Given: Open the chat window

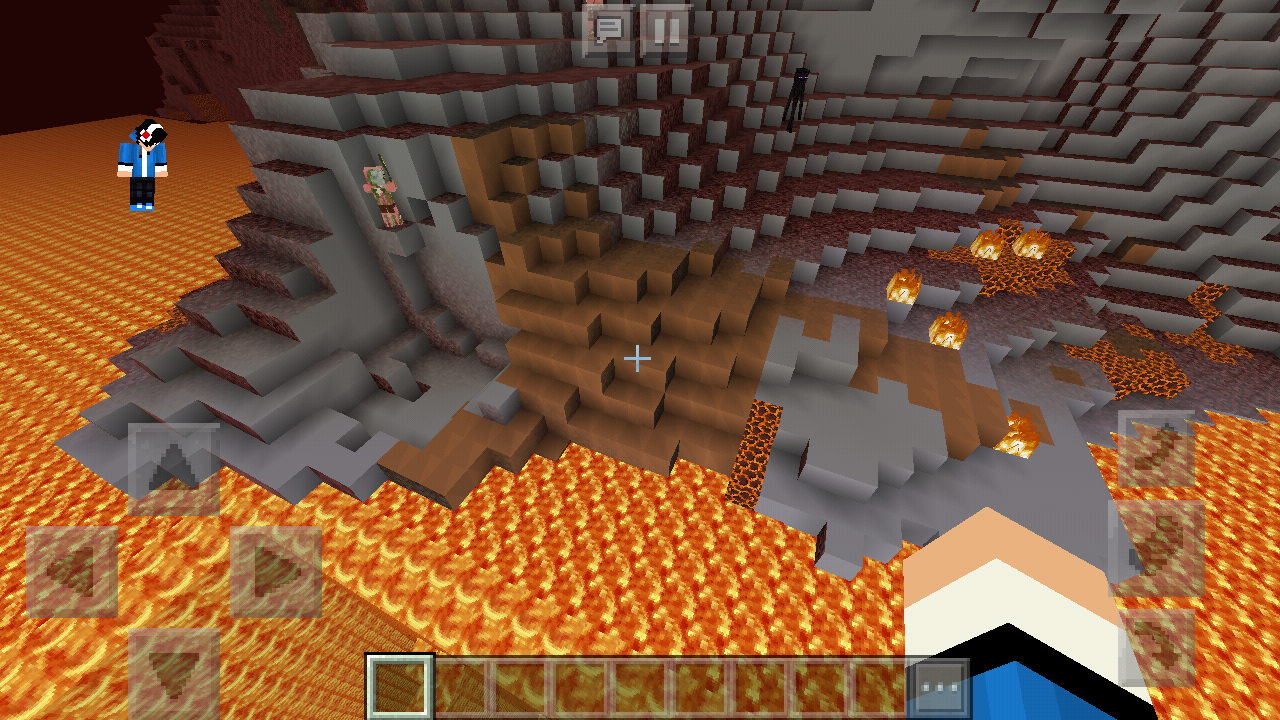Looking at the screenshot, I should (608, 30).
